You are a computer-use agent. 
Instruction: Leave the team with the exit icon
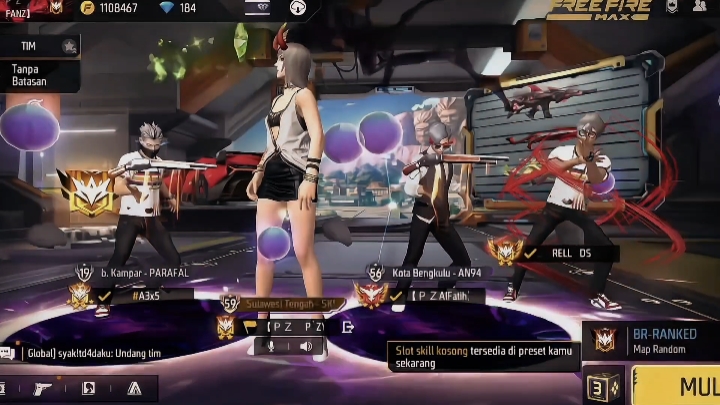[347, 326]
